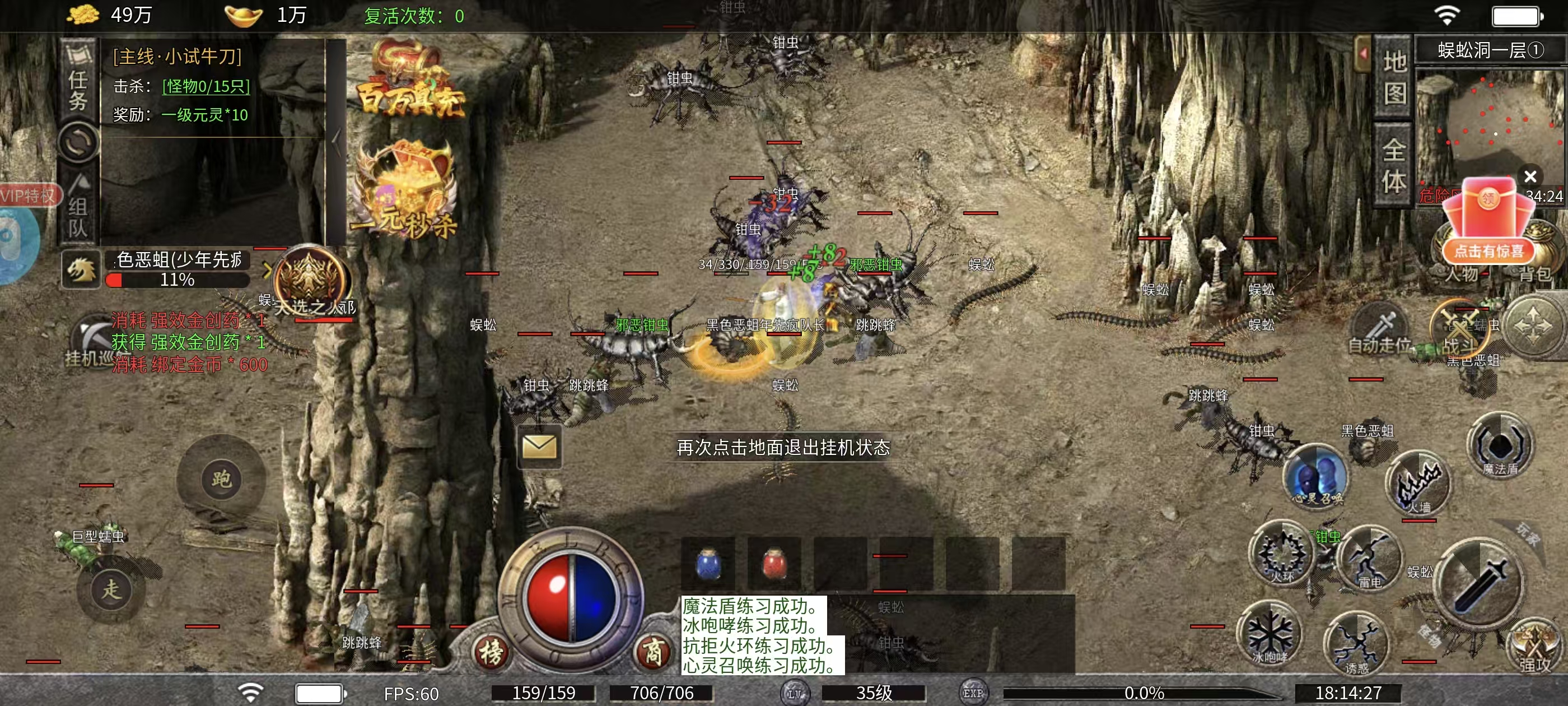Use the red health potion slot

click(774, 564)
